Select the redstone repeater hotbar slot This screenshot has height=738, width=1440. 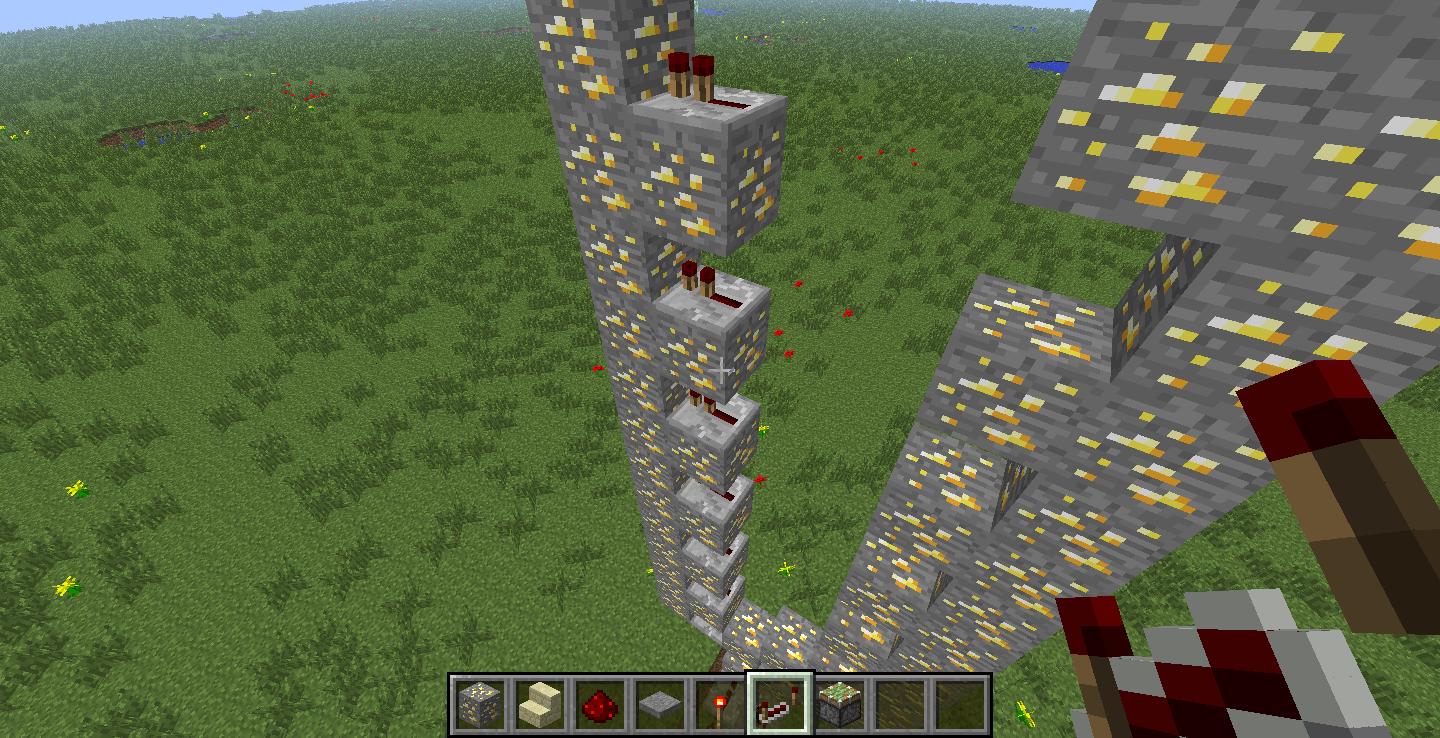[780, 704]
